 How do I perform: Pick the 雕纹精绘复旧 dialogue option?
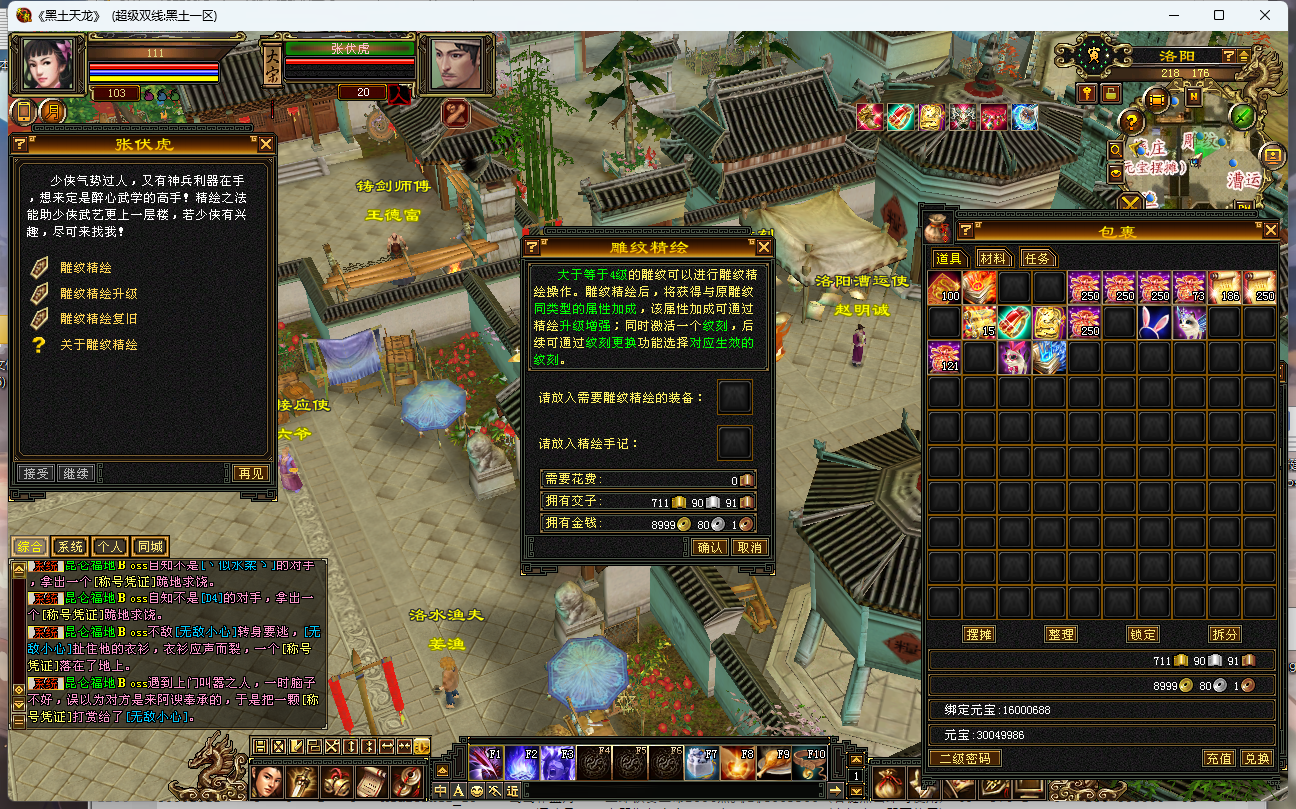coord(98,319)
